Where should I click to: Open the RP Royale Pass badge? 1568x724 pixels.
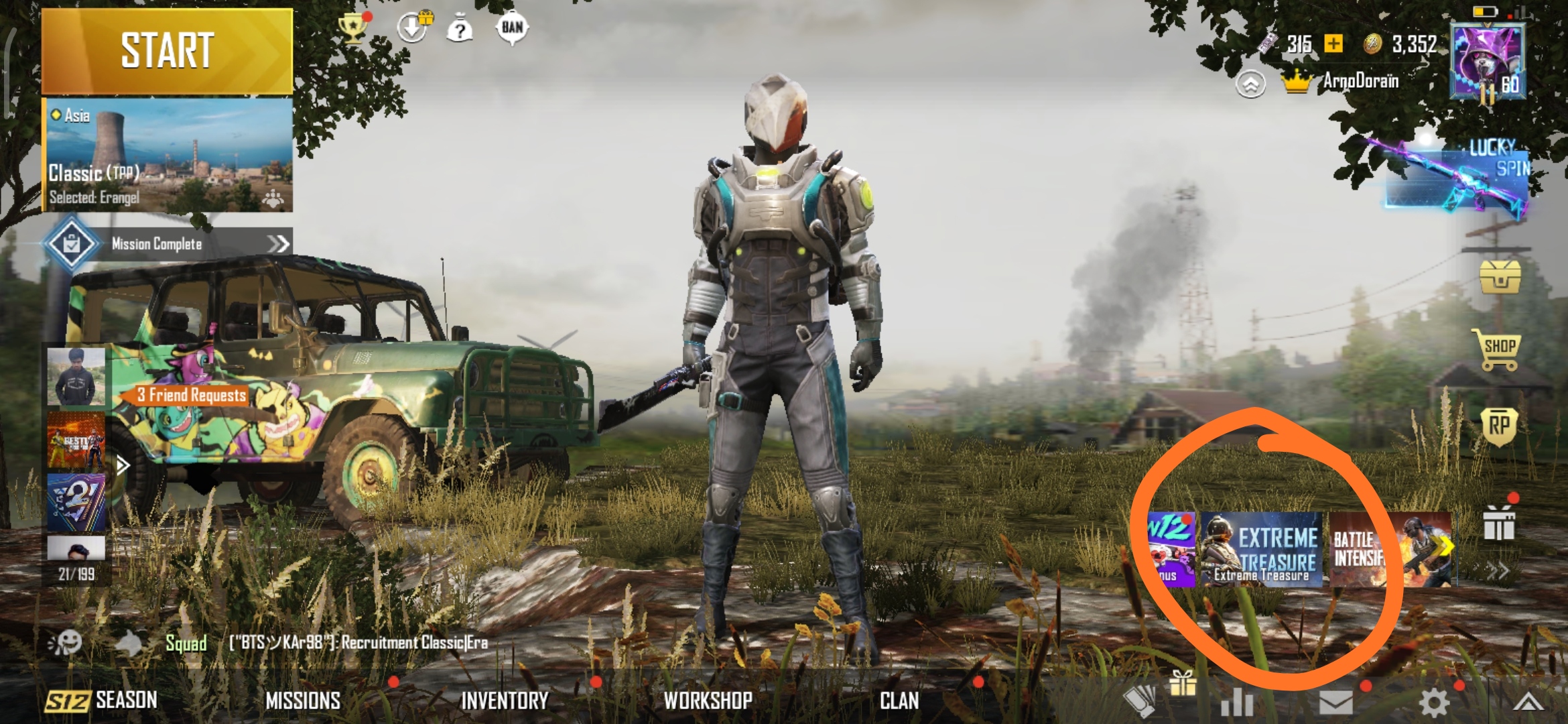(1499, 427)
